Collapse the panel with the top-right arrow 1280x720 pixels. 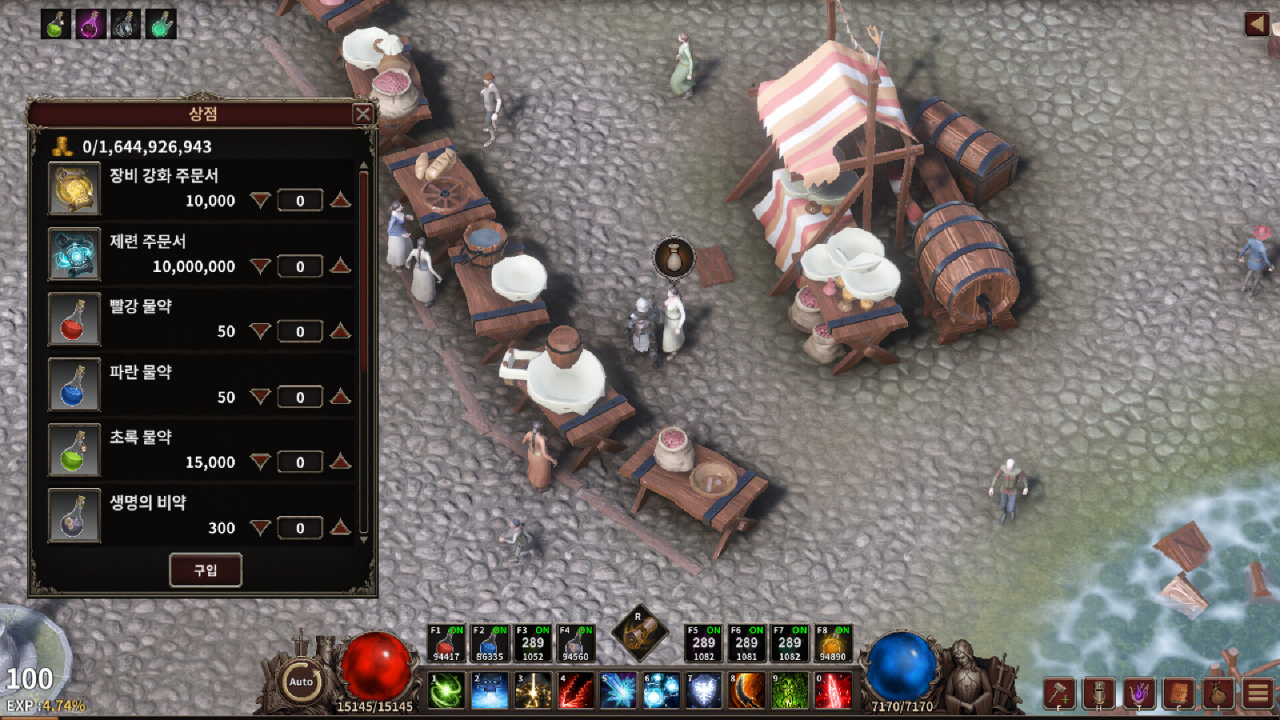click(x=1257, y=24)
